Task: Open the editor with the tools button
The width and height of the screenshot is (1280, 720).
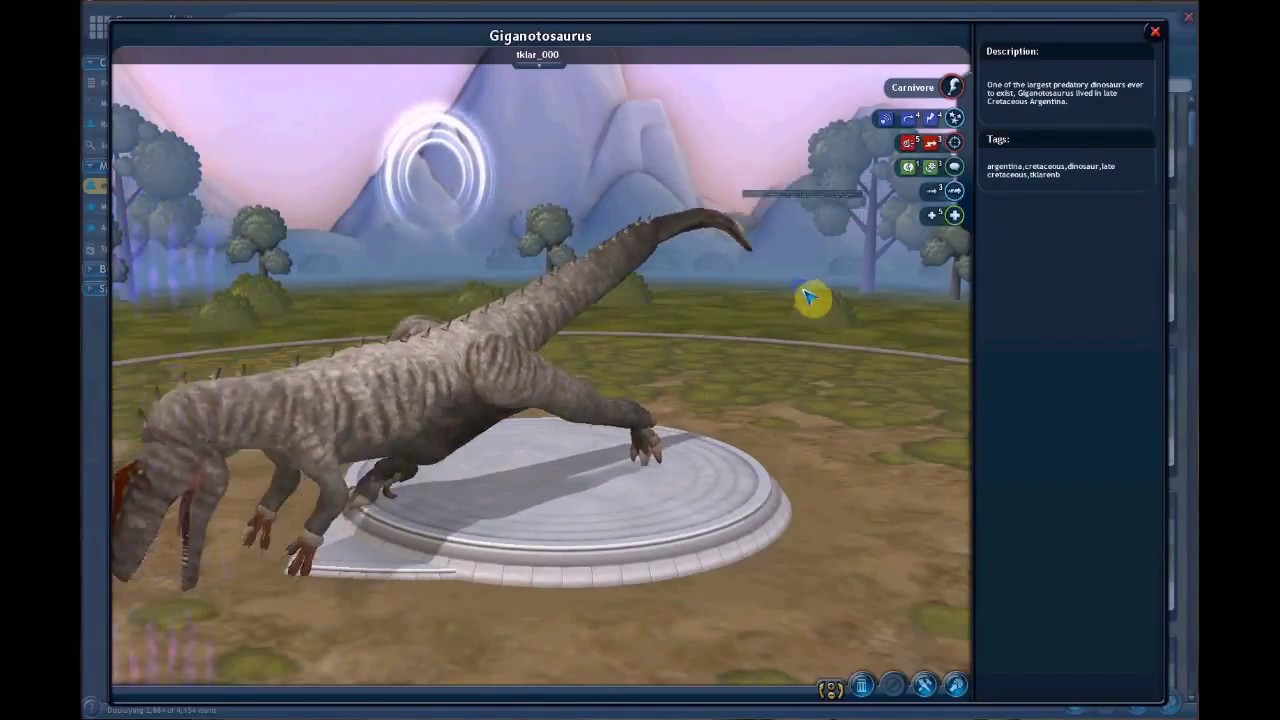Action: (x=924, y=686)
